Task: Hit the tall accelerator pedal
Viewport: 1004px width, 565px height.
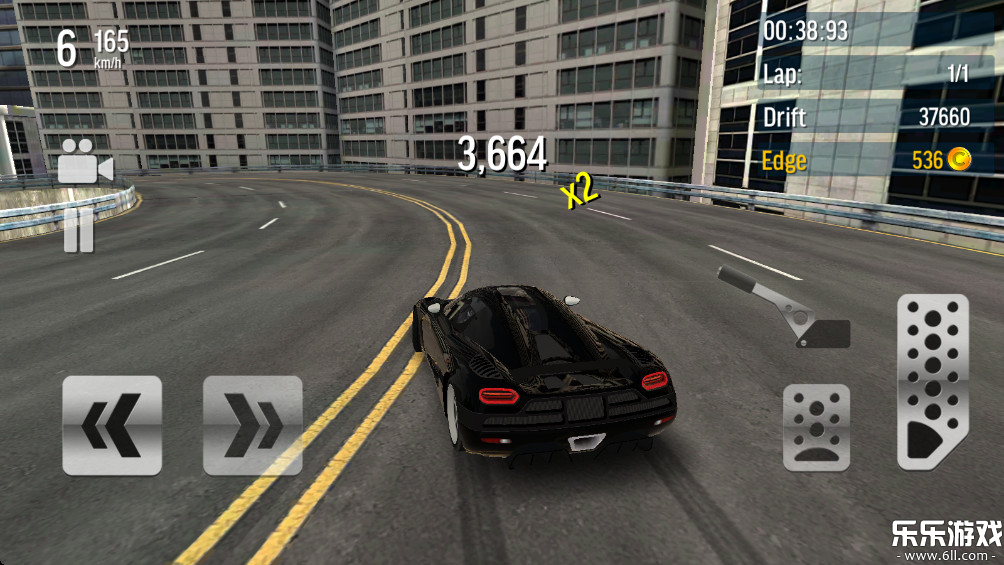Action: pyautogui.click(x=932, y=382)
